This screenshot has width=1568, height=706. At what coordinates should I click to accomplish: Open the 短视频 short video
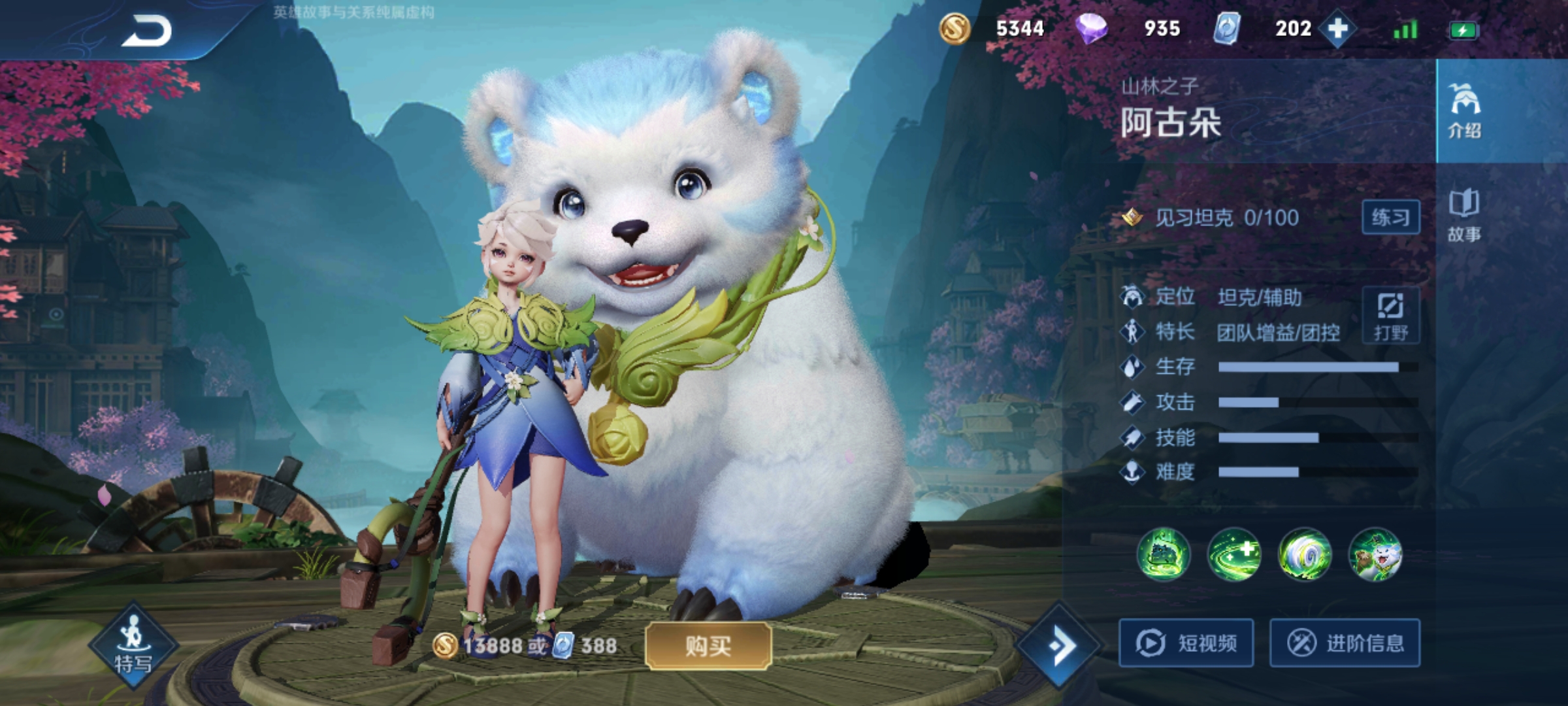click(1186, 643)
